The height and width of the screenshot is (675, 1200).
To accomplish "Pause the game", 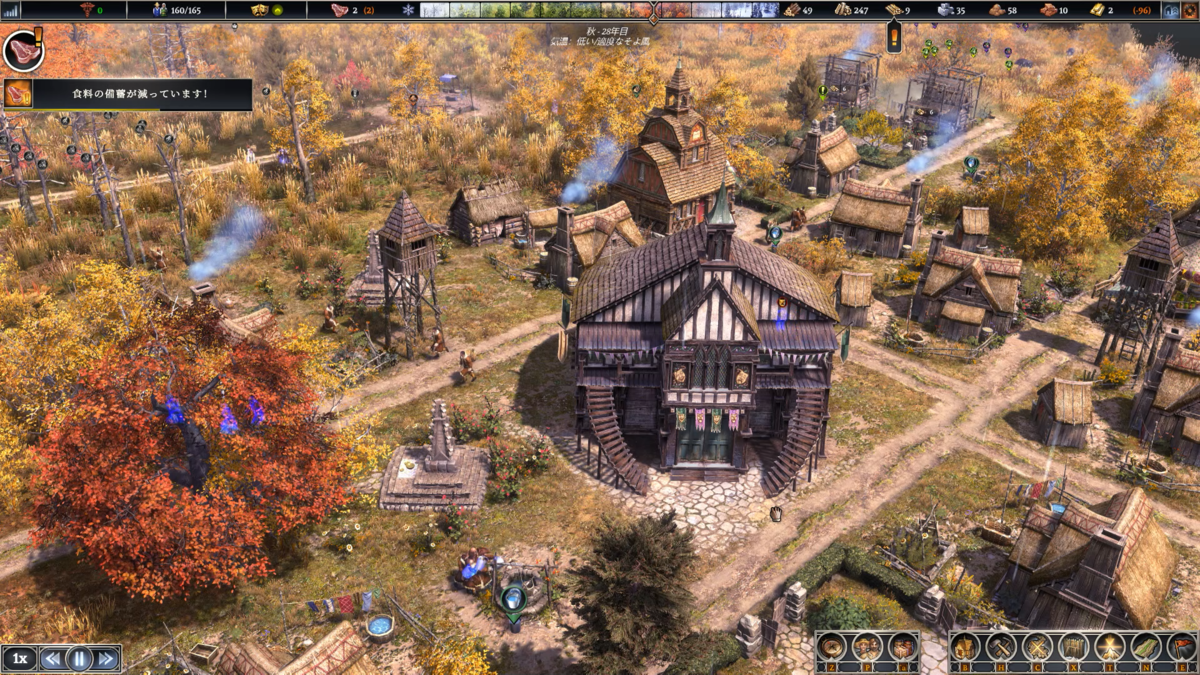I will tap(79, 658).
